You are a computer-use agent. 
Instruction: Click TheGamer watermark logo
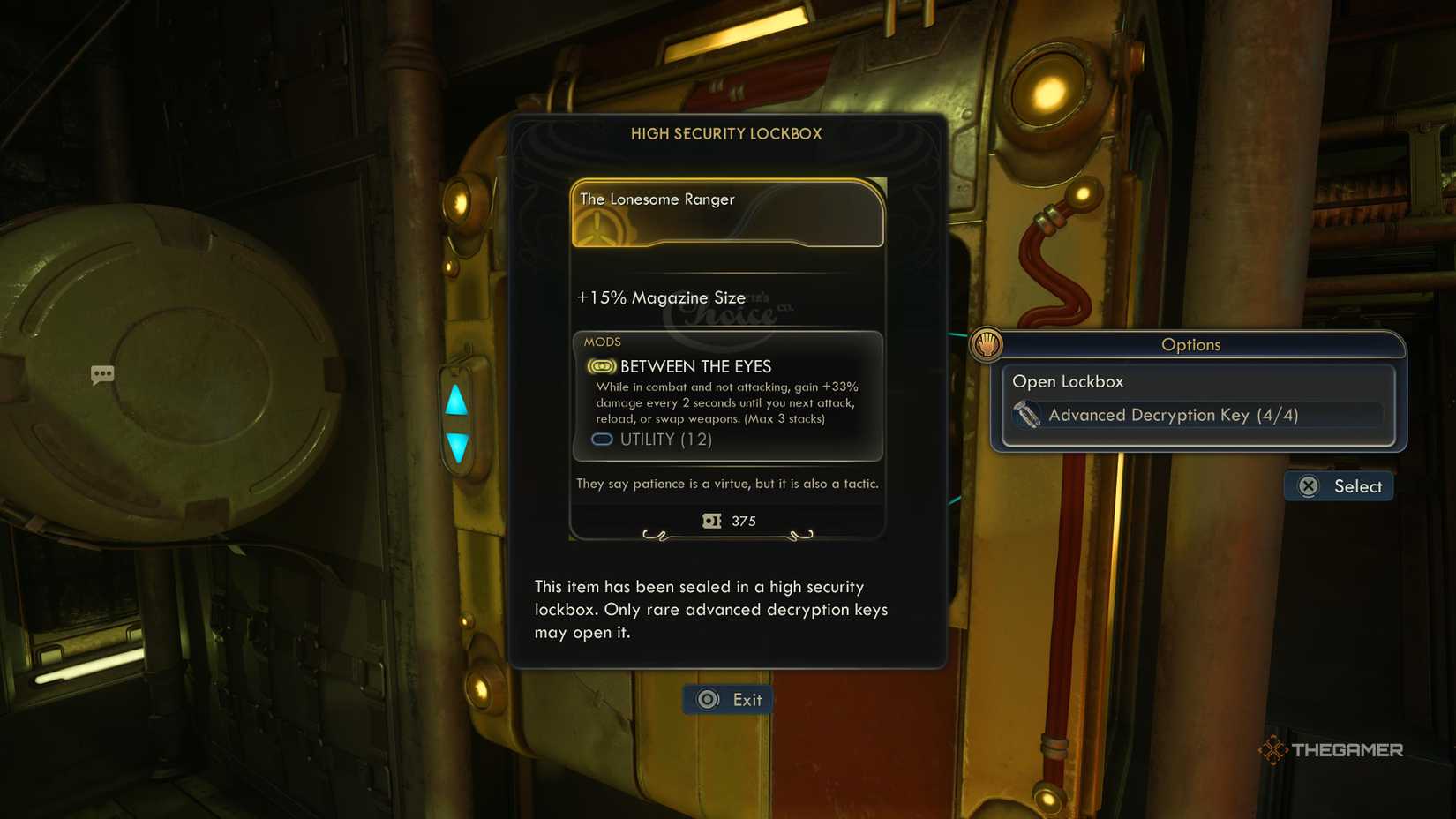(x=1332, y=751)
